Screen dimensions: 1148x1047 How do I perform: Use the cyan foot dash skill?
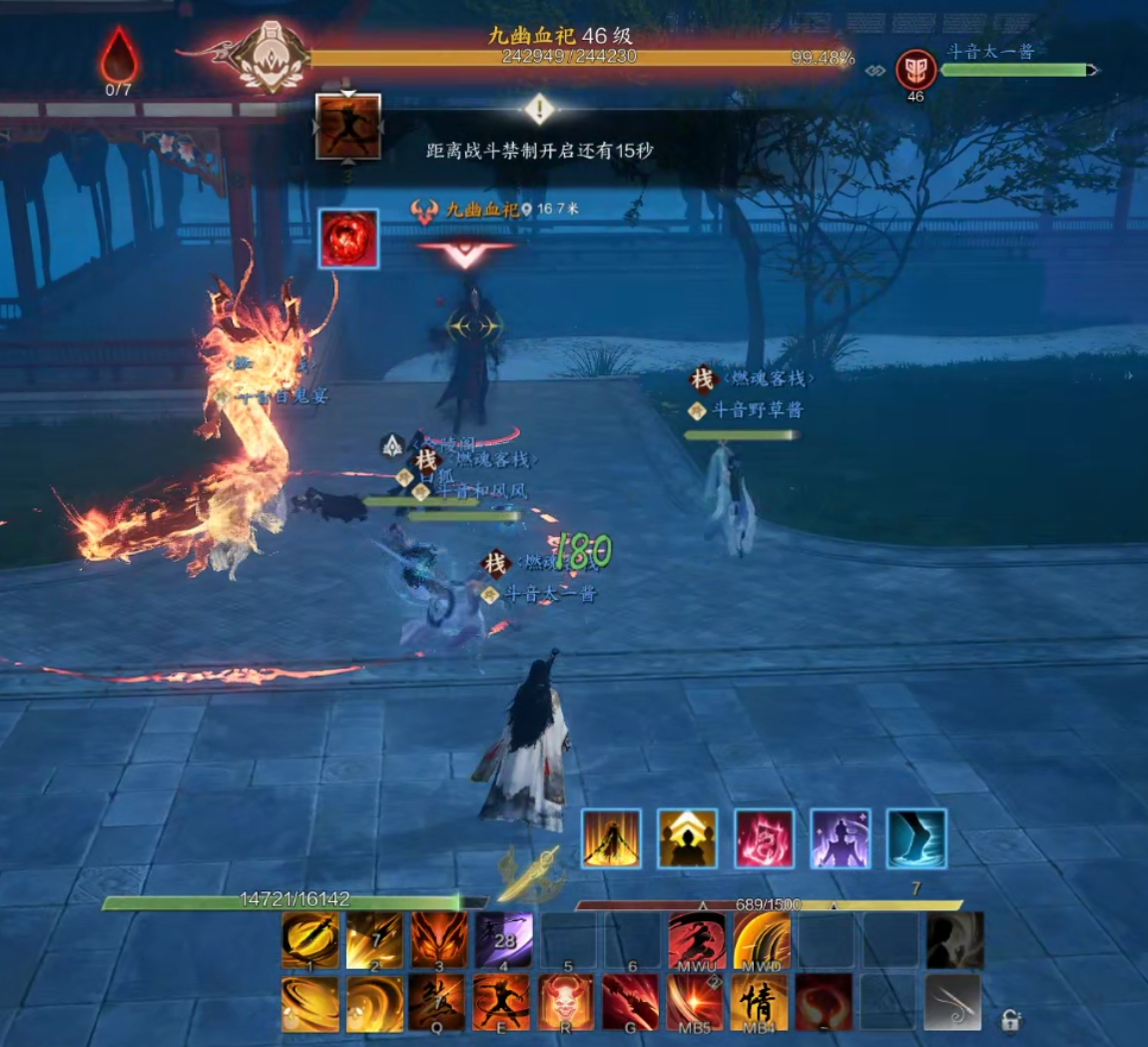point(915,838)
